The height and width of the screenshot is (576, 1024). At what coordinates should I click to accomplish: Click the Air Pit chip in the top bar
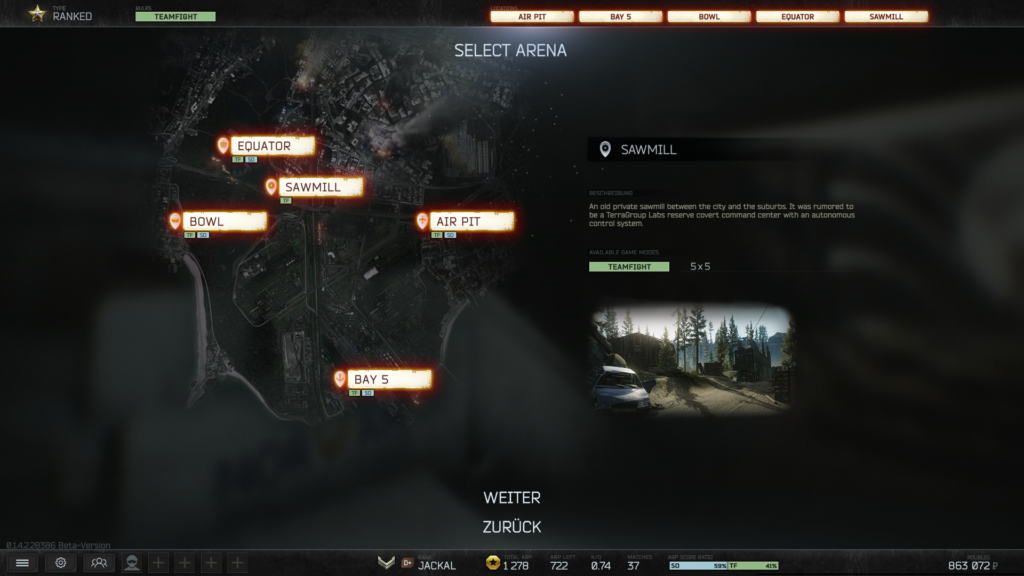pyautogui.click(x=532, y=17)
